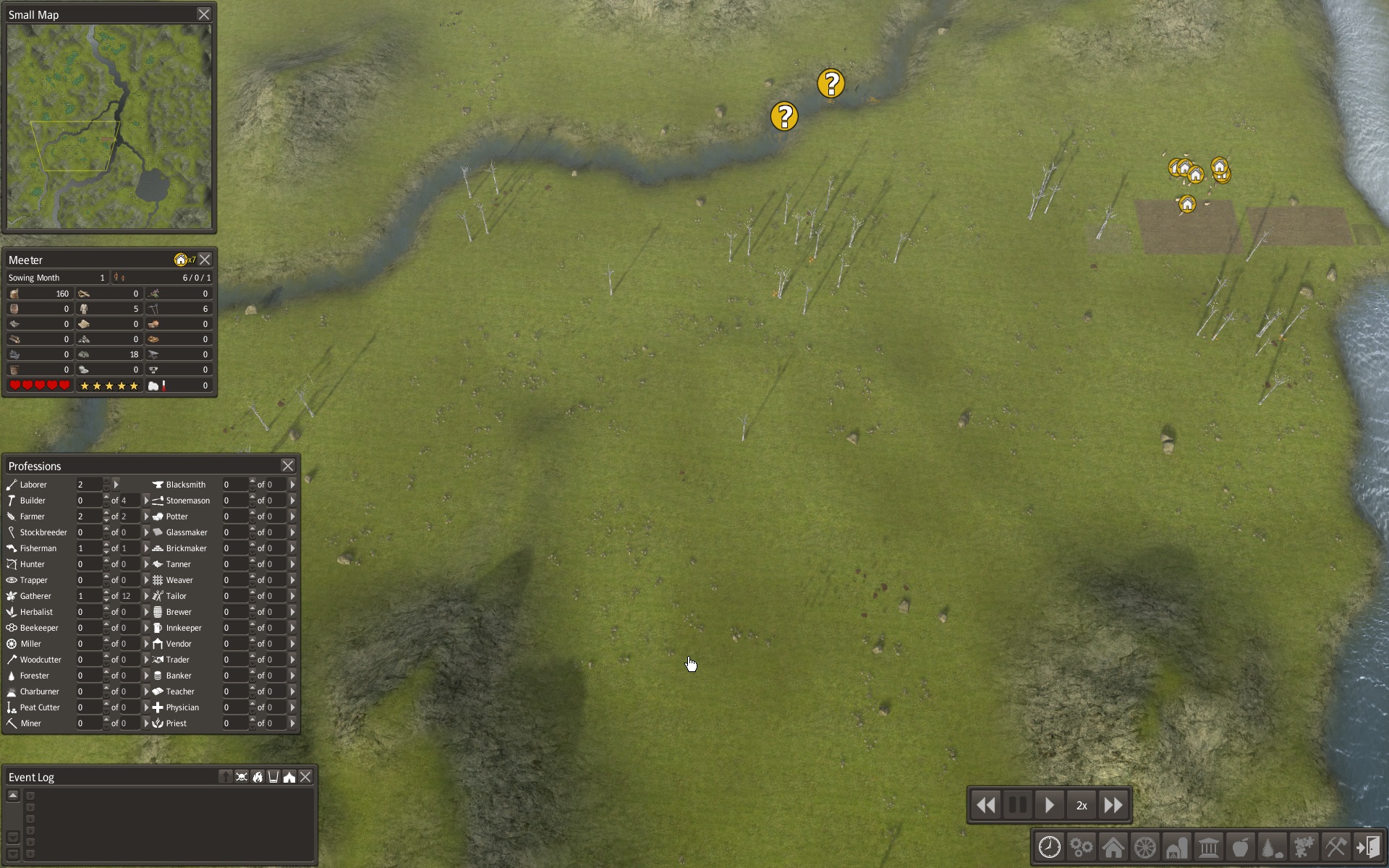
Task: Open the tools menu with crossed axe and pickaxe
Action: coord(1335,847)
